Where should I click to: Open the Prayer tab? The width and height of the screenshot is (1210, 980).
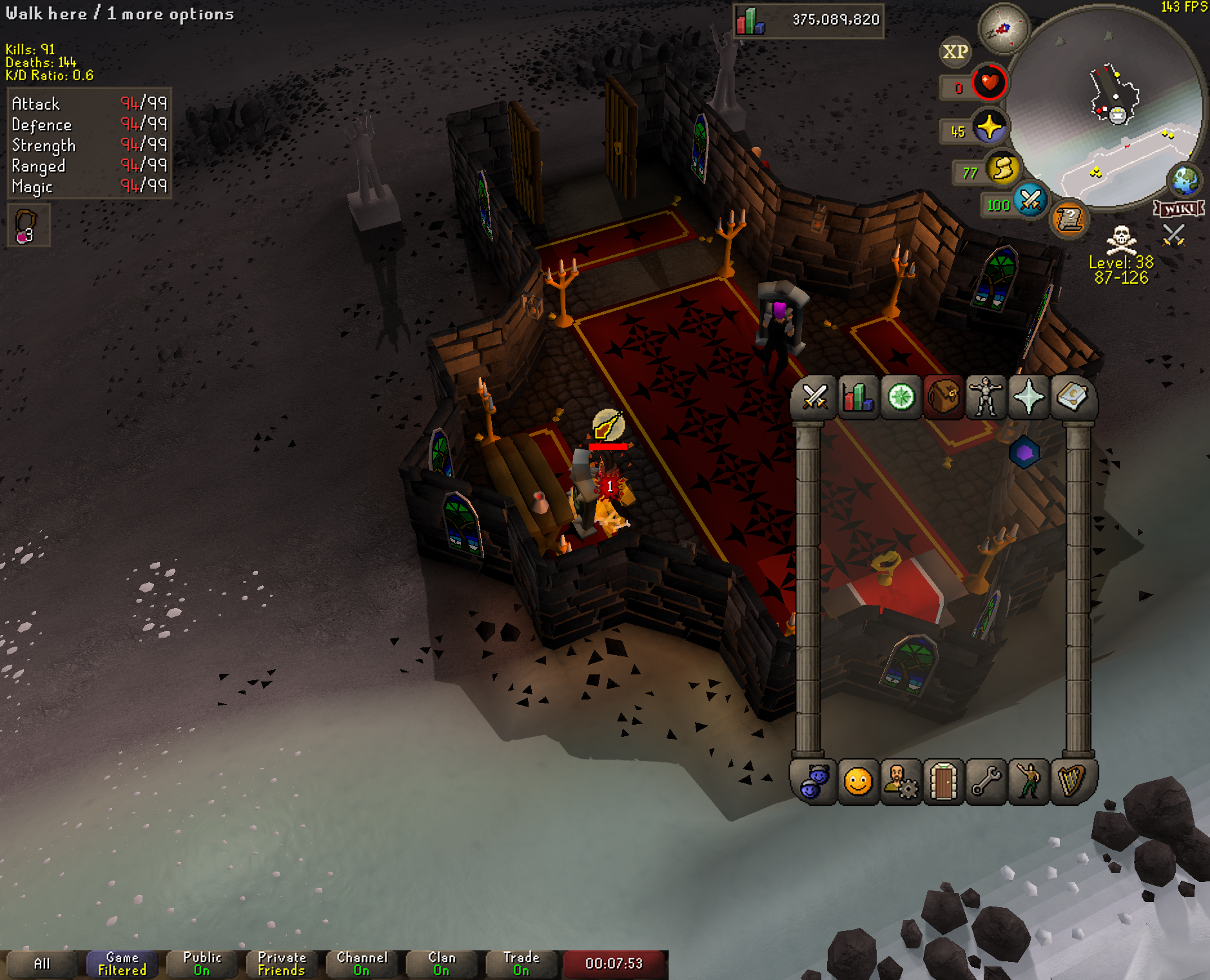(x=1028, y=397)
